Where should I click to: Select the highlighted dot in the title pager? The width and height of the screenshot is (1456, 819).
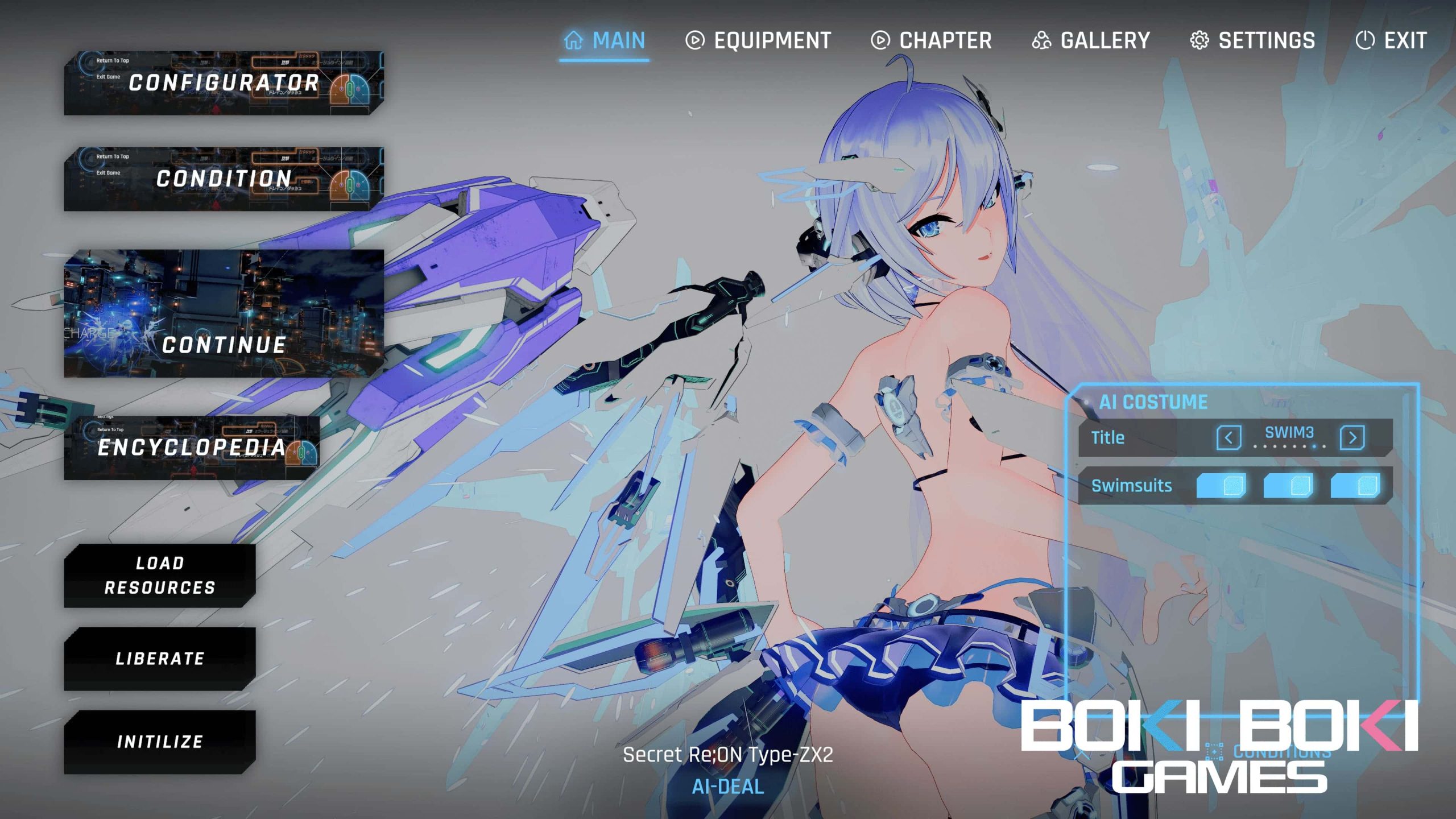point(1314,448)
